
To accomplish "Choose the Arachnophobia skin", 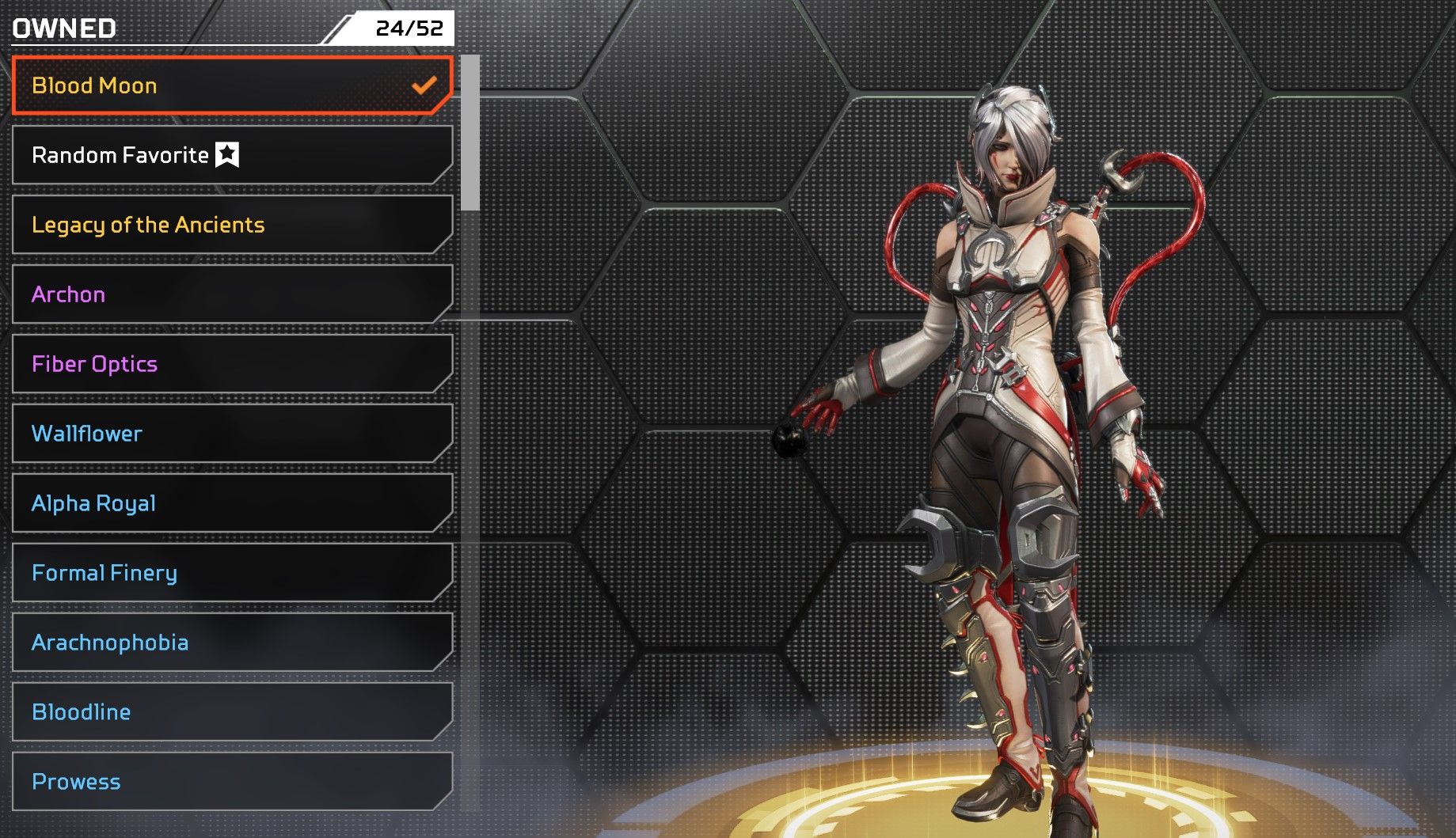I will point(231,643).
